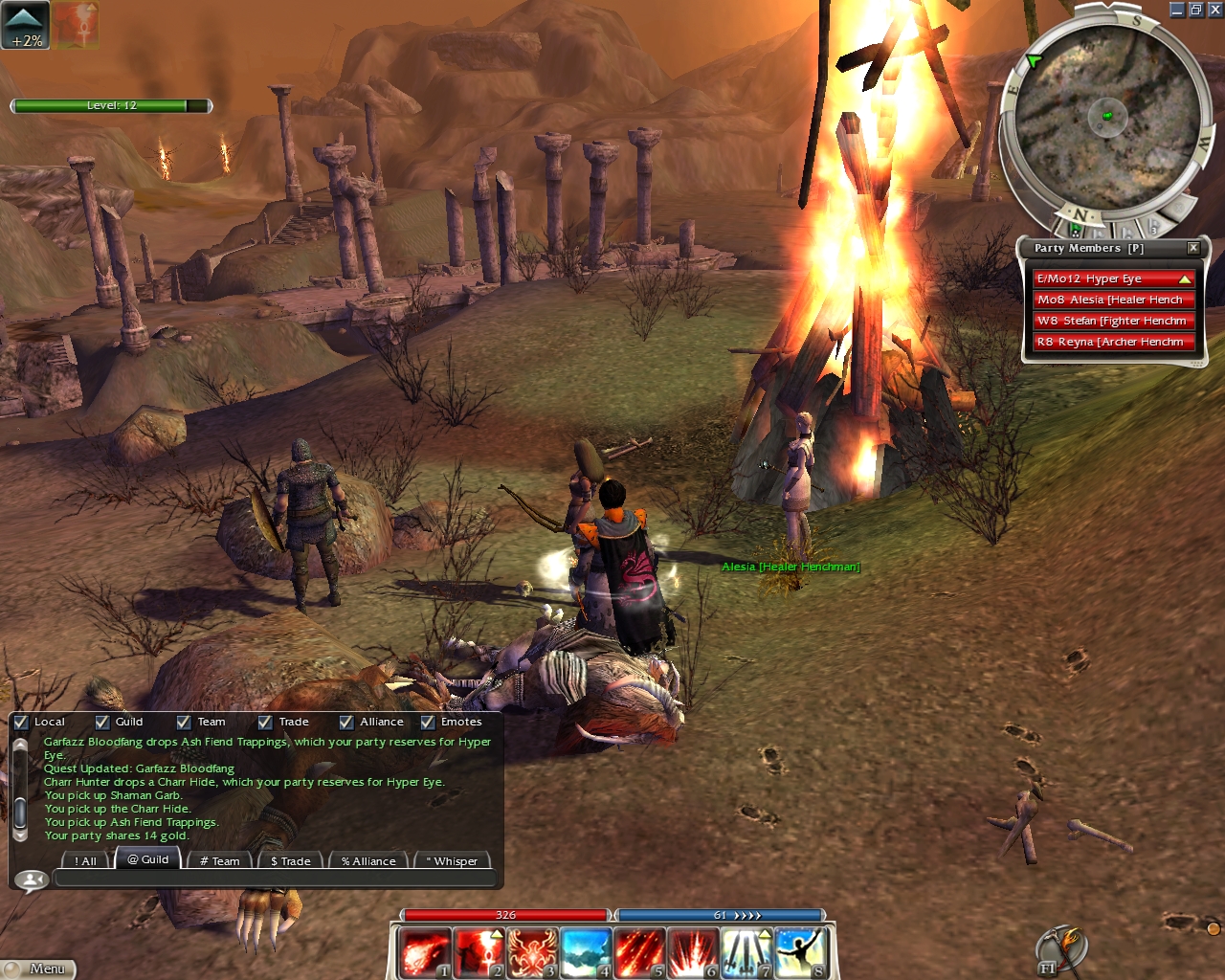Cast the glowing swords skill in slot 7
The width and height of the screenshot is (1225, 980).
click(746, 953)
